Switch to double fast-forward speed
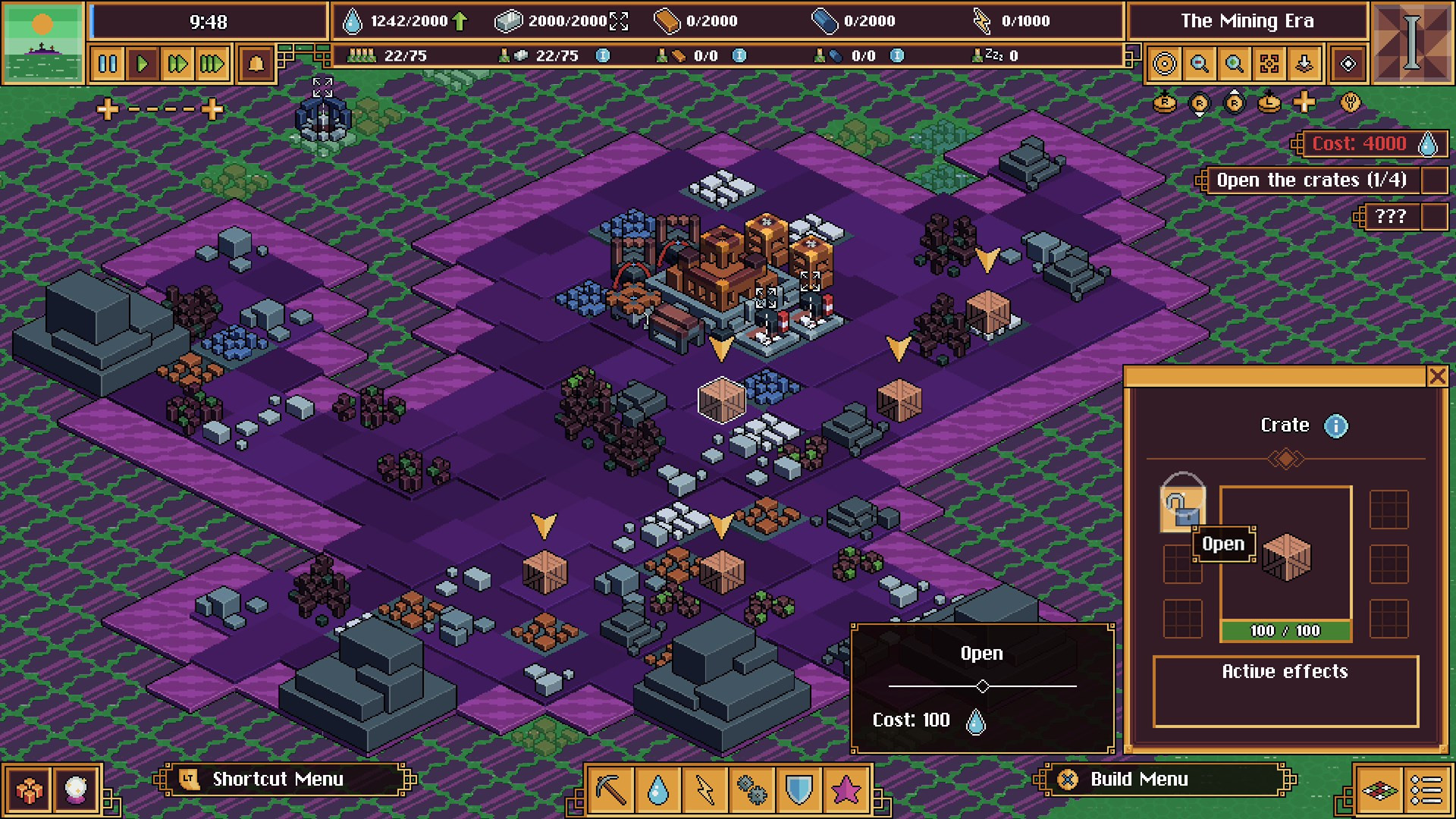 [177, 64]
